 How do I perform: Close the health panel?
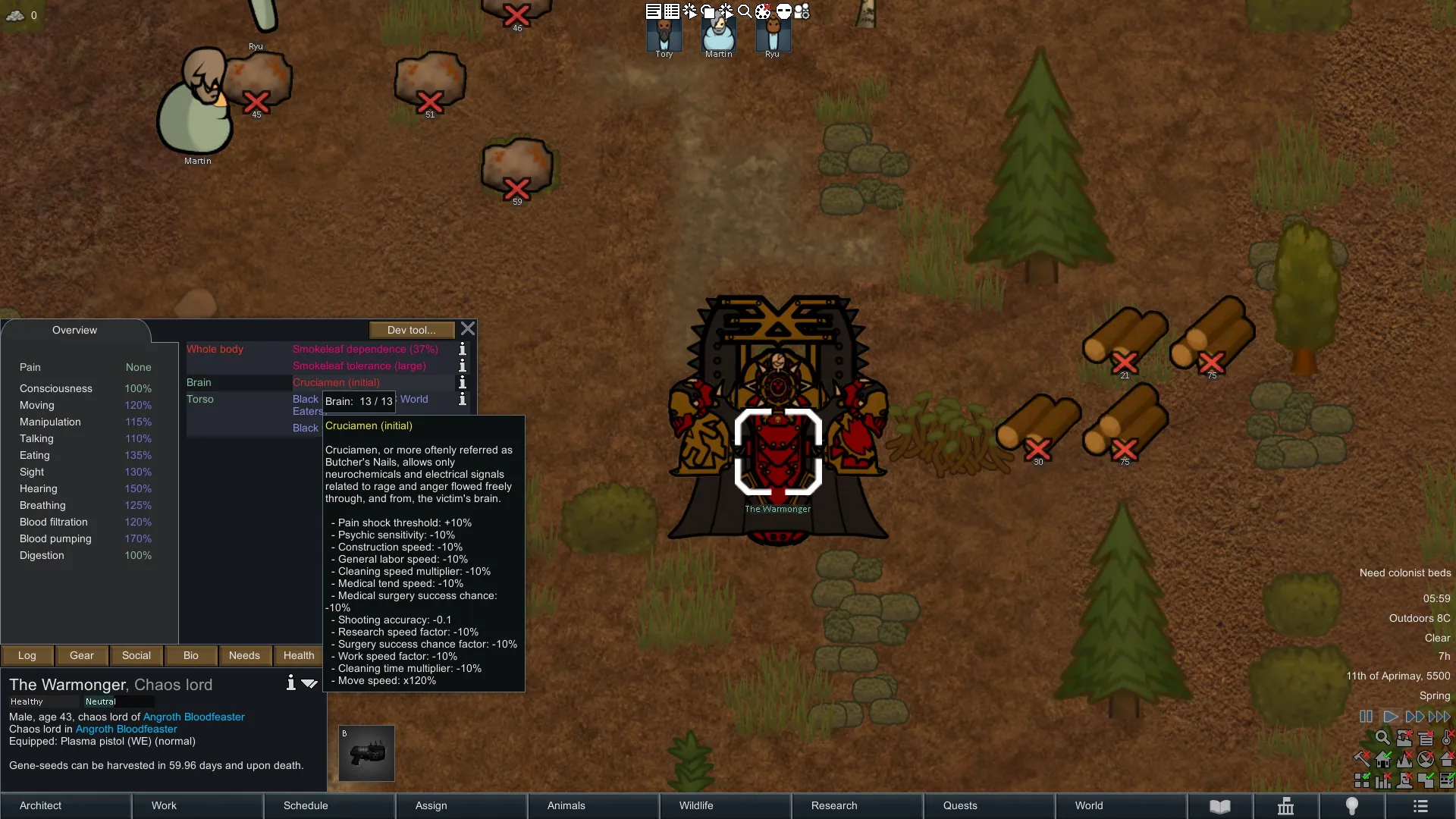point(468,329)
